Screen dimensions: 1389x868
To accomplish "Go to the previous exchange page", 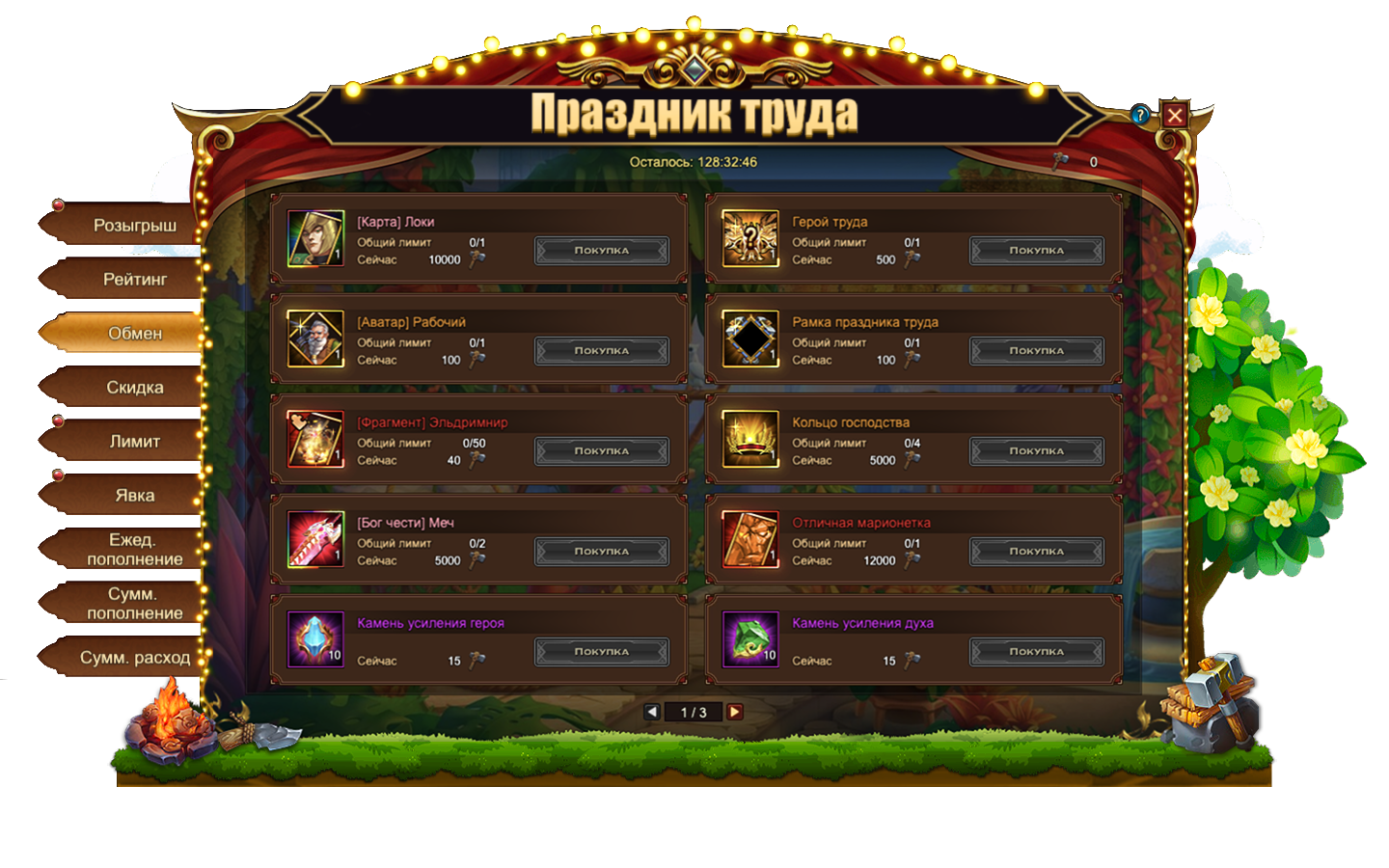I will [652, 712].
